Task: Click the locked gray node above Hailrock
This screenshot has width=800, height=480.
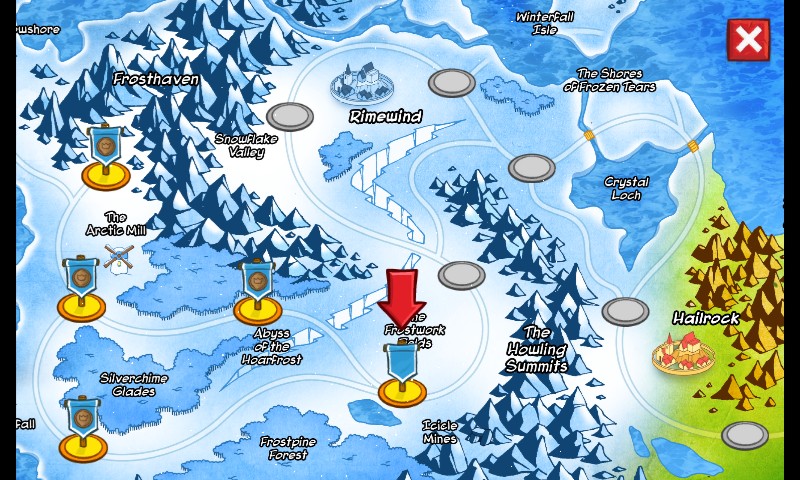Action: [x=626, y=311]
